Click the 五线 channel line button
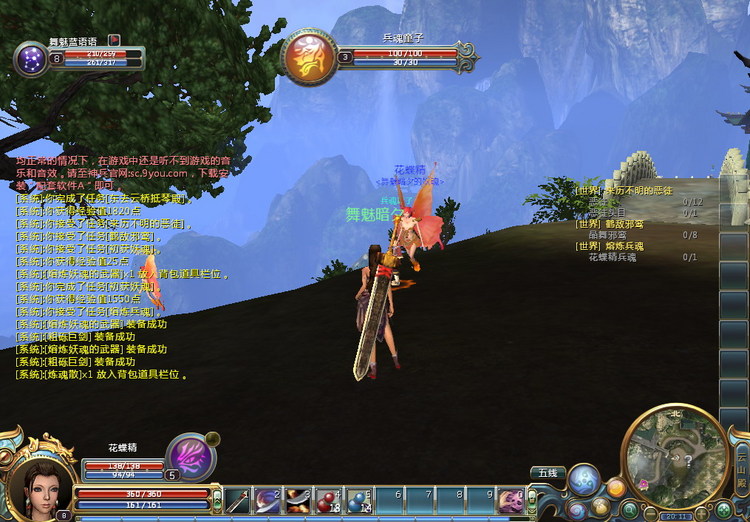 pyautogui.click(x=547, y=472)
